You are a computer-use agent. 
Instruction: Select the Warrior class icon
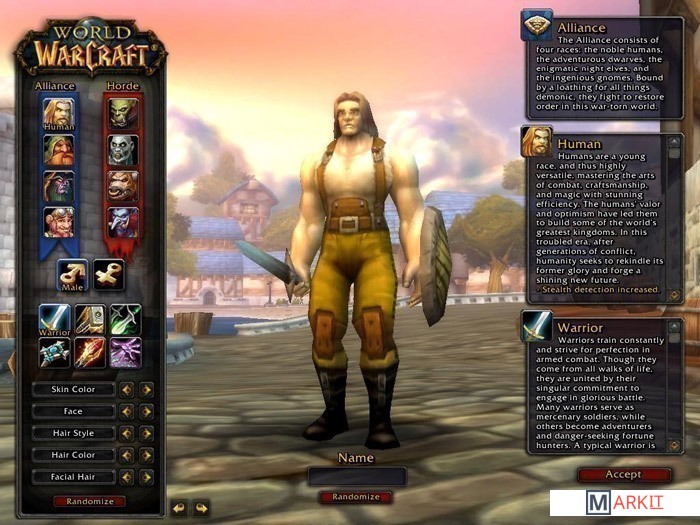tap(54, 319)
